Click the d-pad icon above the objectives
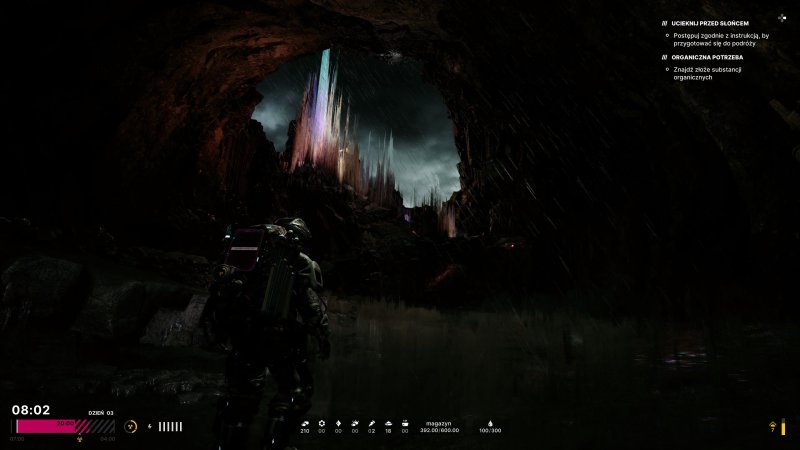This screenshot has width=800, height=450. tap(782, 17)
